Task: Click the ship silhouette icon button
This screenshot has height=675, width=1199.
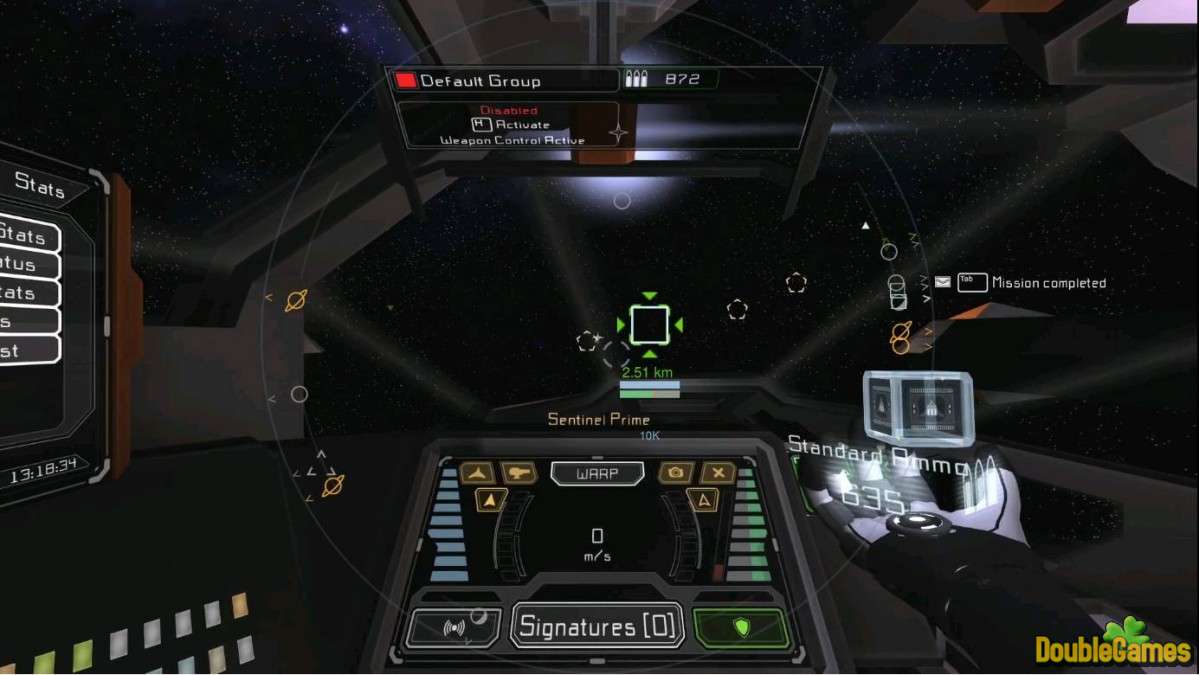Action: (477, 473)
